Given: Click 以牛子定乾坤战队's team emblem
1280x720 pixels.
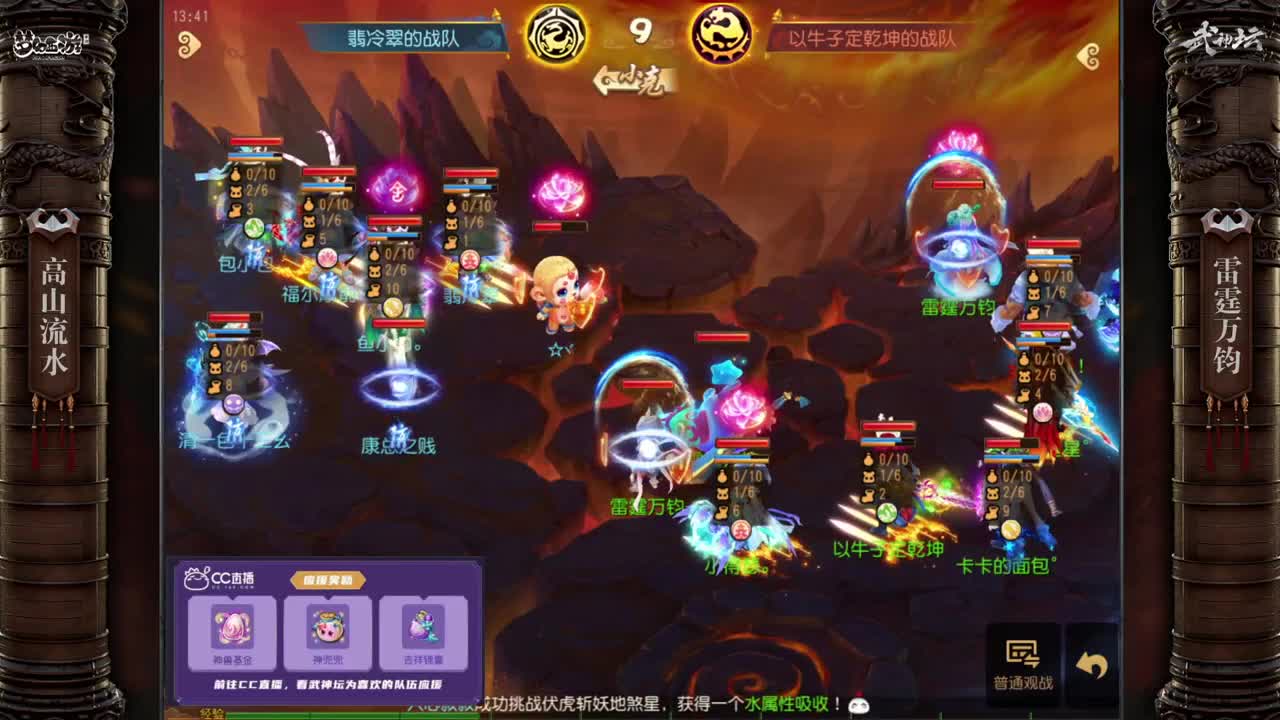Looking at the screenshot, I should pyautogui.click(x=716, y=35).
